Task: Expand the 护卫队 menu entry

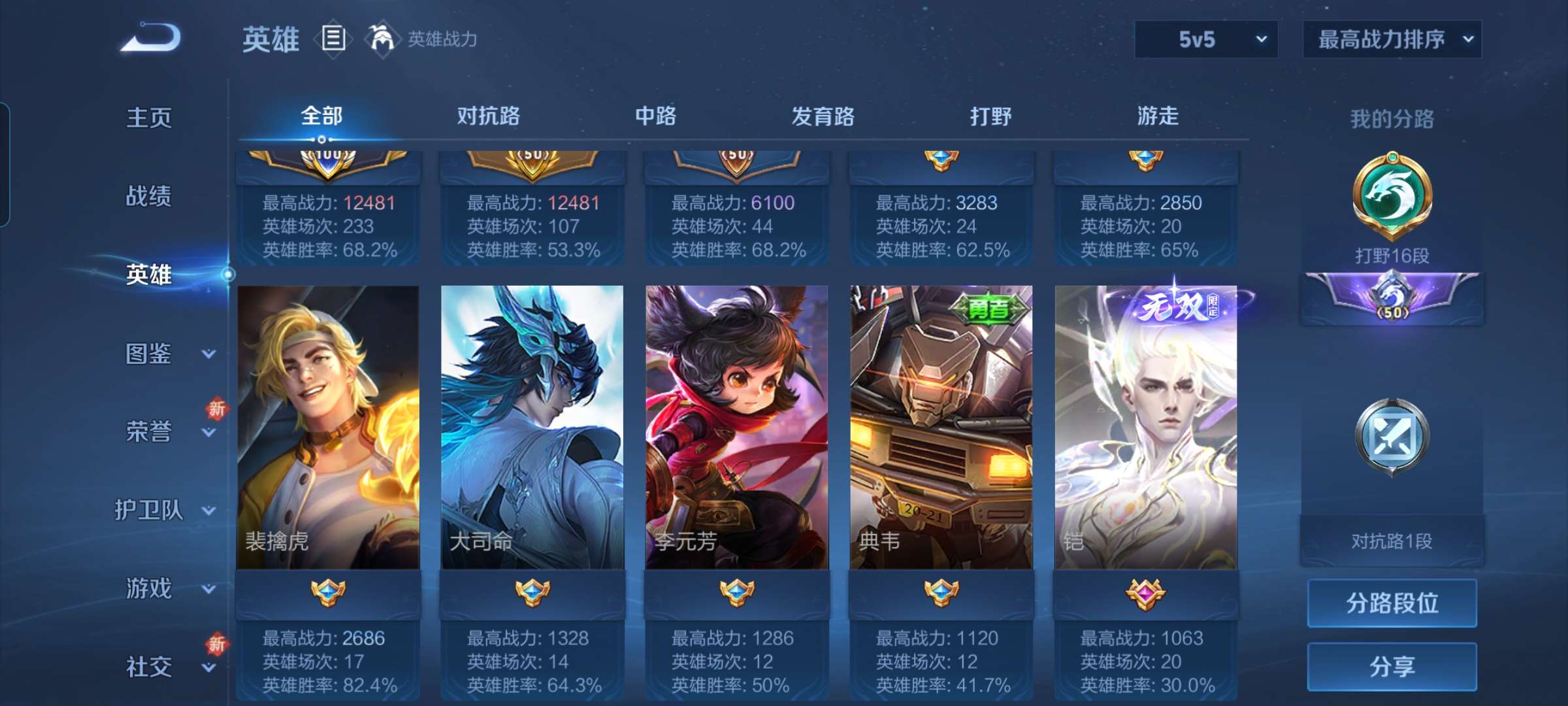Action: coord(163,510)
